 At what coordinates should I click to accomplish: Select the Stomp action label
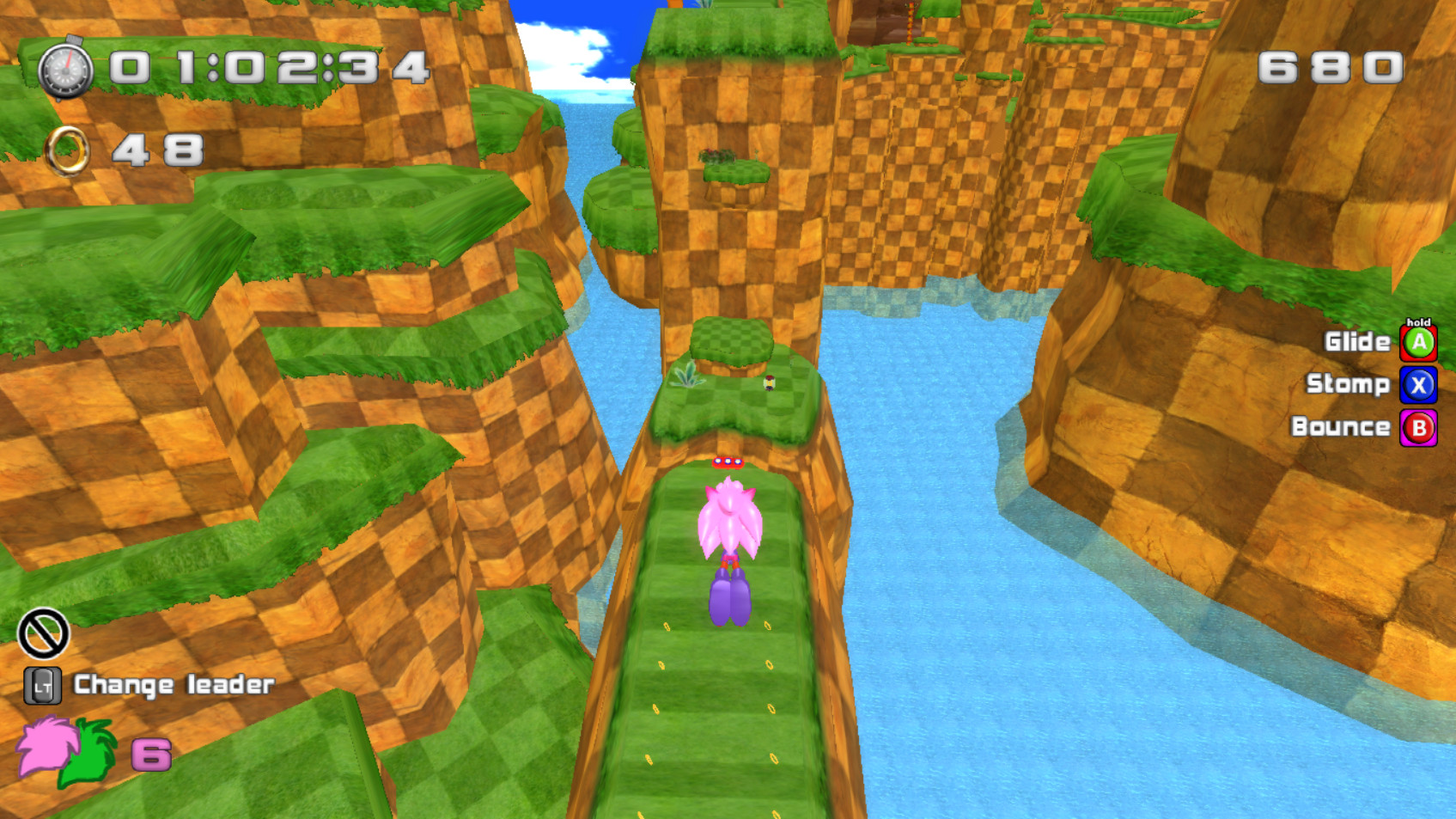(x=1349, y=384)
